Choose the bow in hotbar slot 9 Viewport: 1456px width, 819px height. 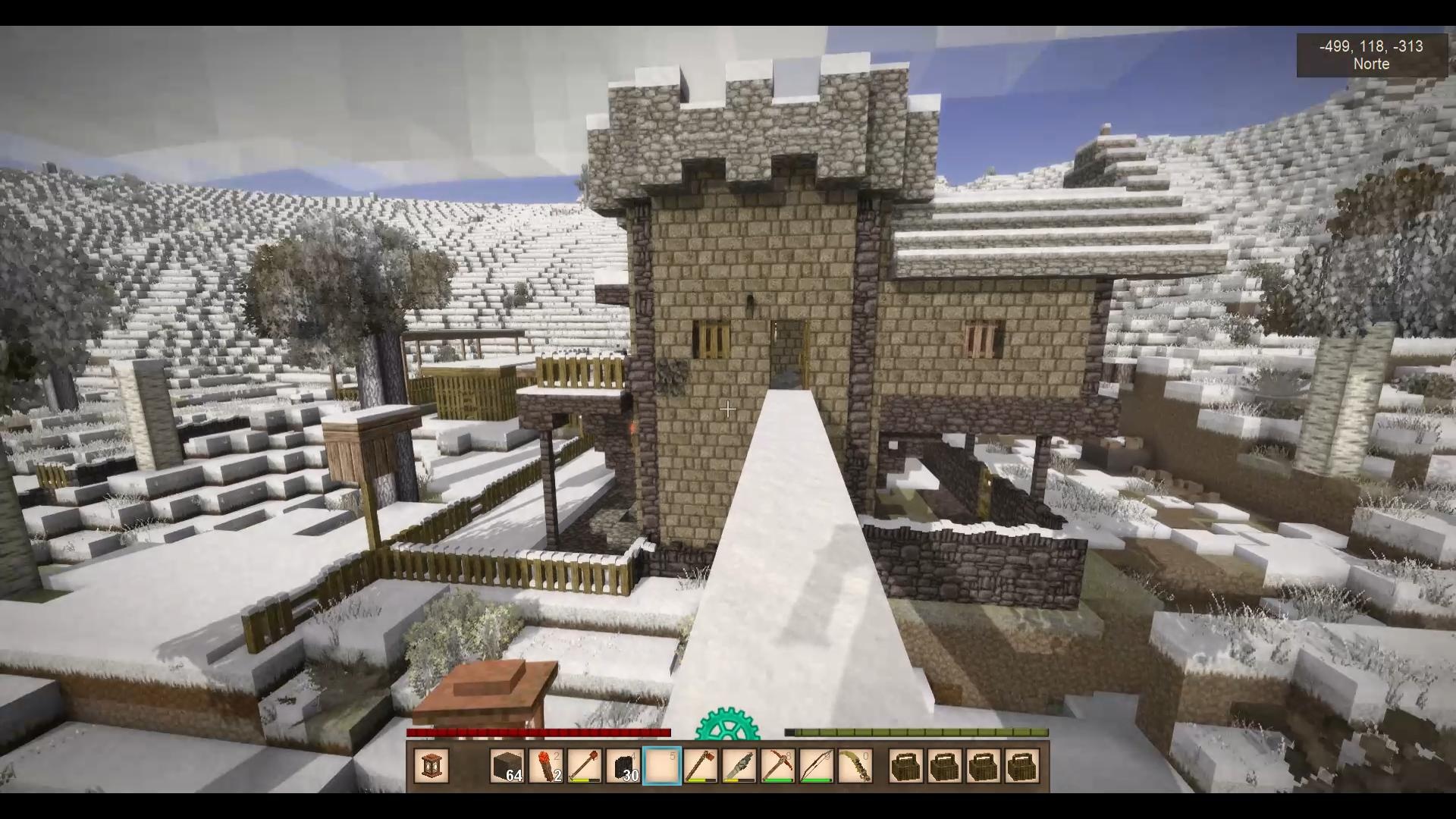pyautogui.click(x=816, y=766)
